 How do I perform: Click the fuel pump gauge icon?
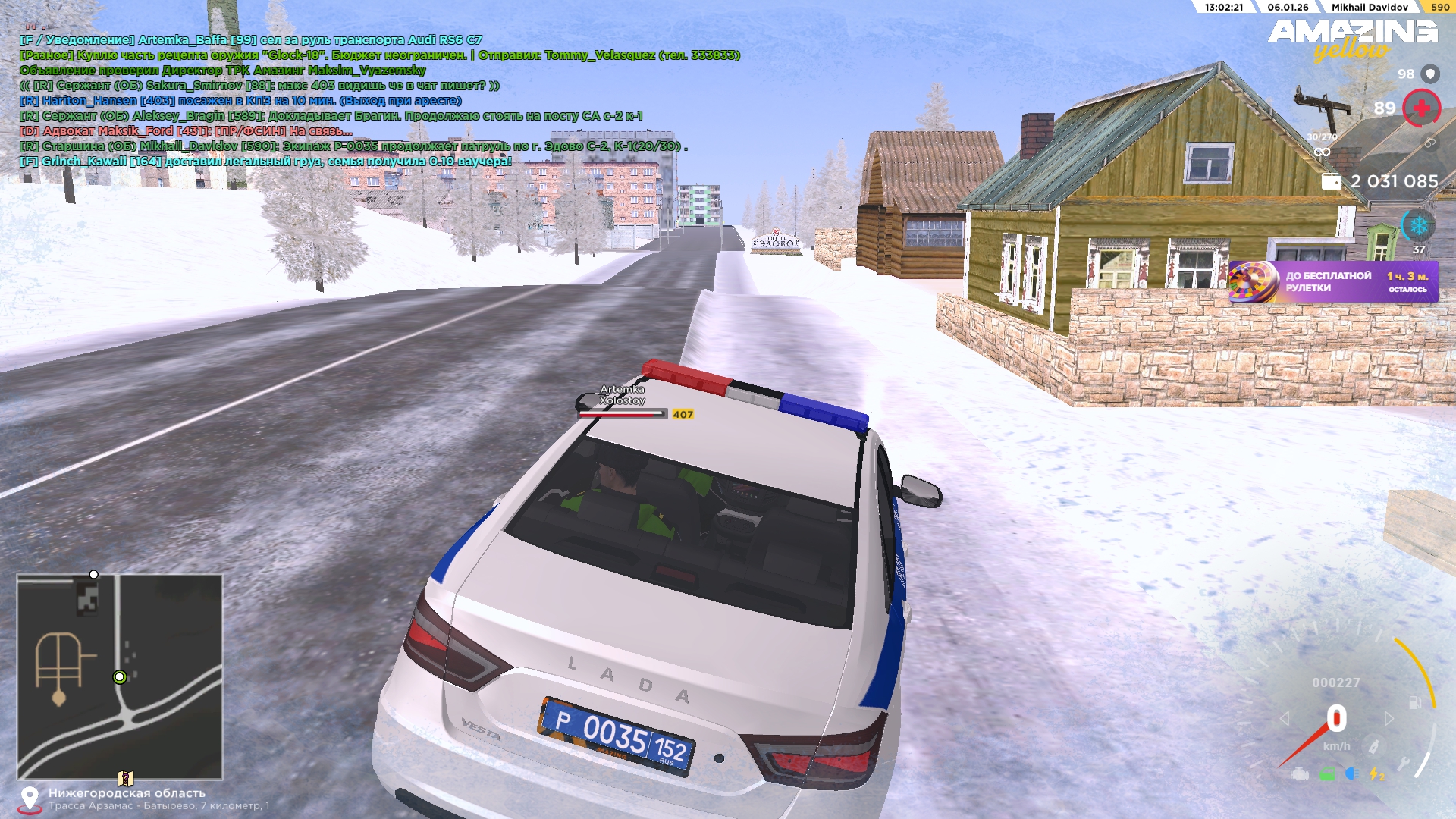click(x=1415, y=702)
